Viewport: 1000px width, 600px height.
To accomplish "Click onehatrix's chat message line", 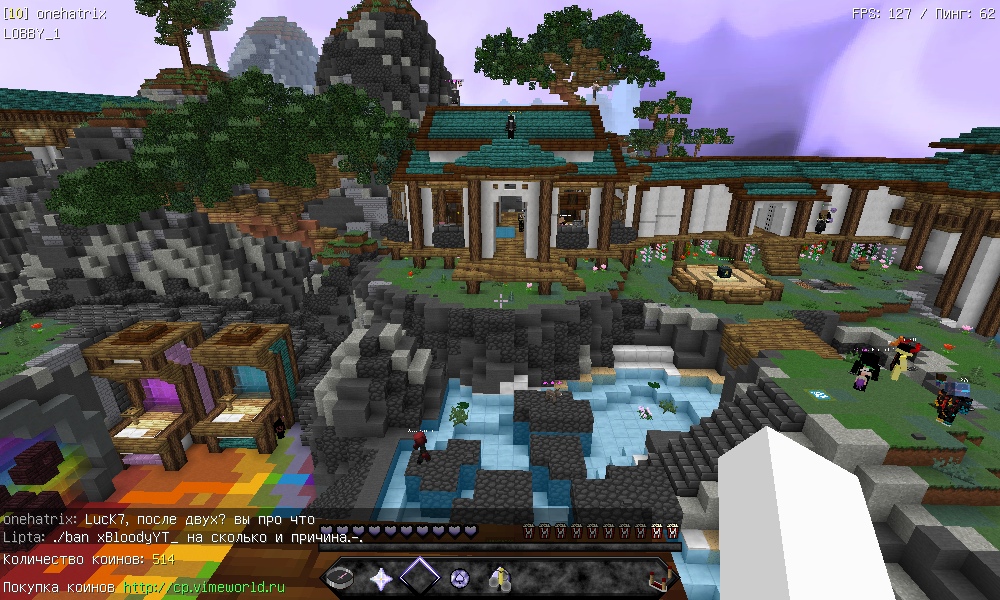I will pos(158,520).
